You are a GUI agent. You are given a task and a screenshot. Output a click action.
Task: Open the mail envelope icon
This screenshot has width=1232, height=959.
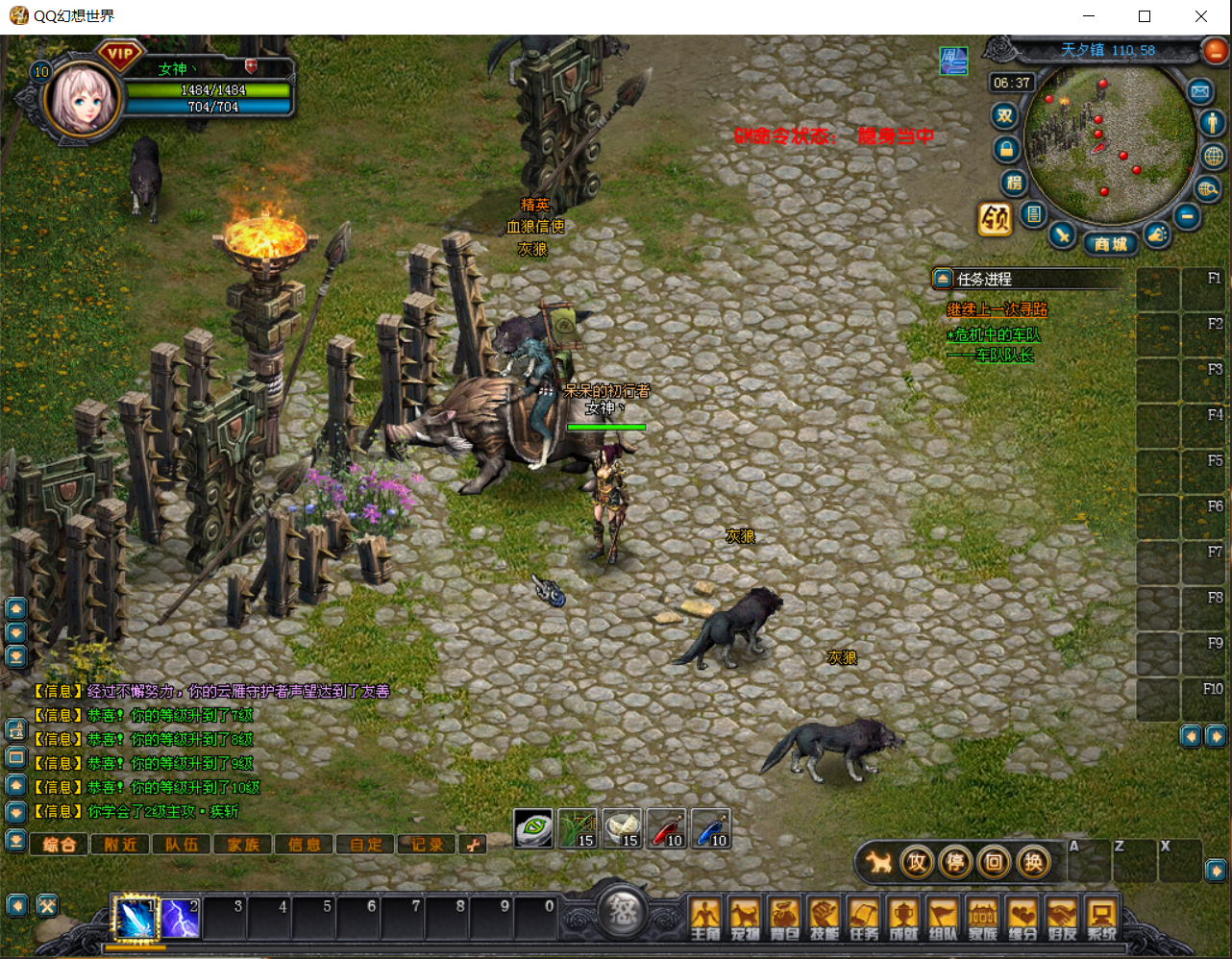pyautogui.click(x=1199, y=91)
